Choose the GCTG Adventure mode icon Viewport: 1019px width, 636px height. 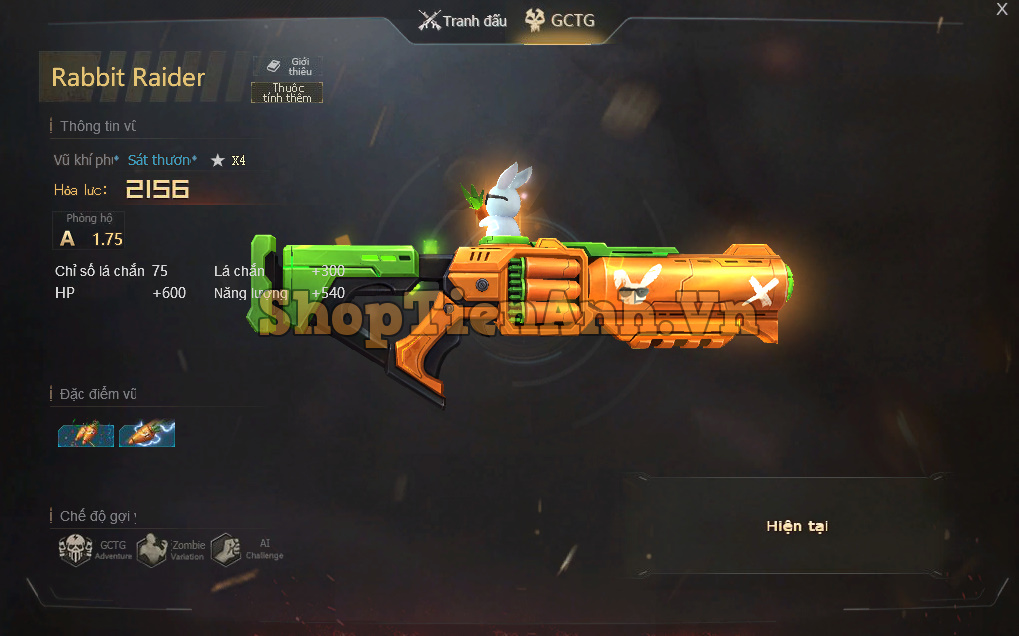(x=76, y=549)
